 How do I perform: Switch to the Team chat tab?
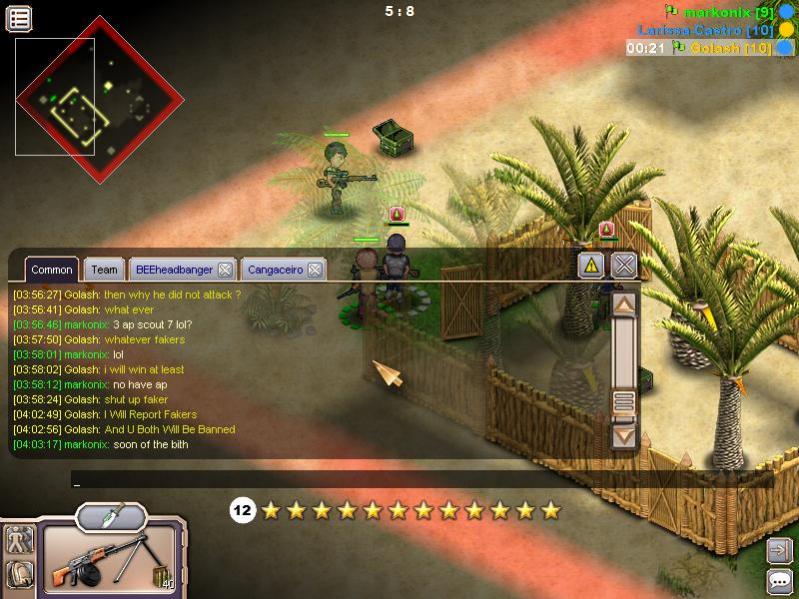pyautogui.click(x=104, y=269)
